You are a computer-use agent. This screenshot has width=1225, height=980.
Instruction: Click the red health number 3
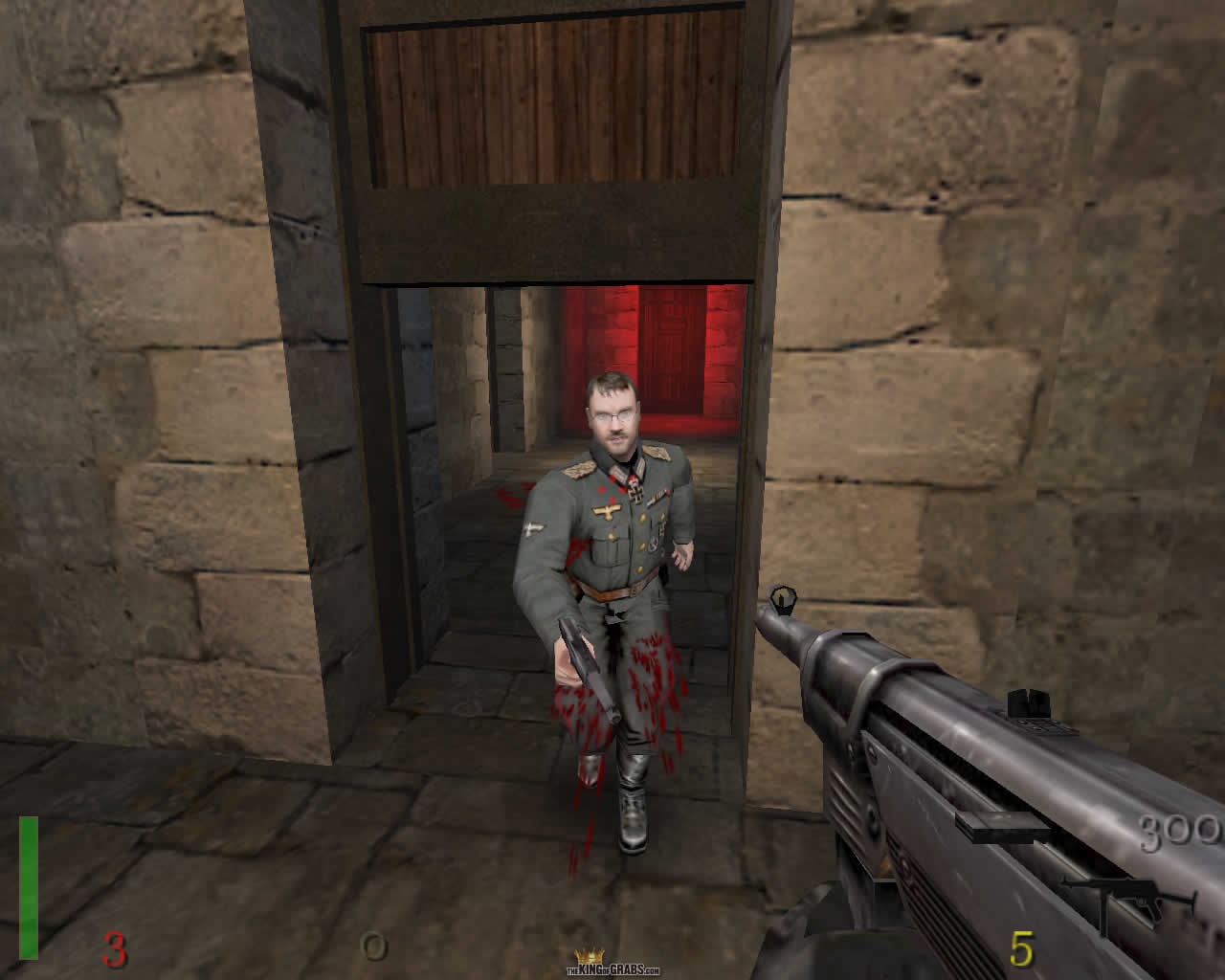[x=114, y=949]
